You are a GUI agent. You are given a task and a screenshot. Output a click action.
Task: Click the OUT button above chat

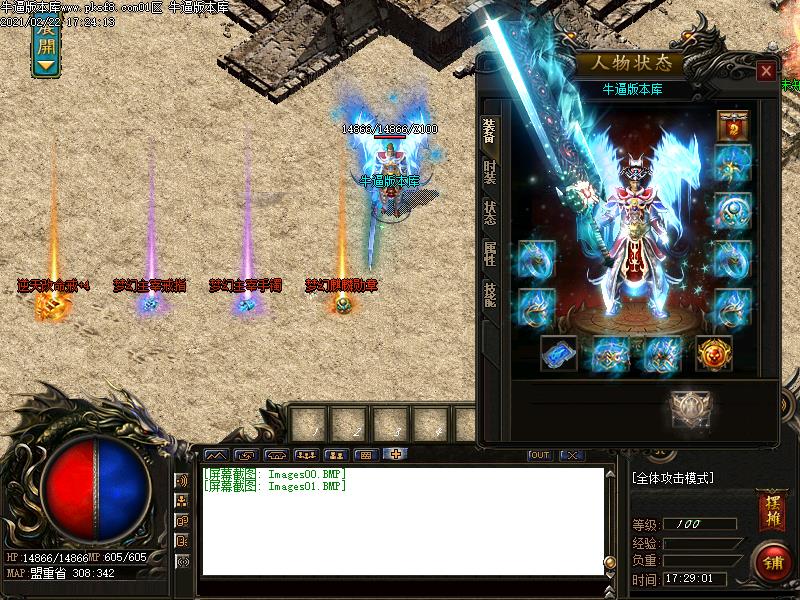540,455
